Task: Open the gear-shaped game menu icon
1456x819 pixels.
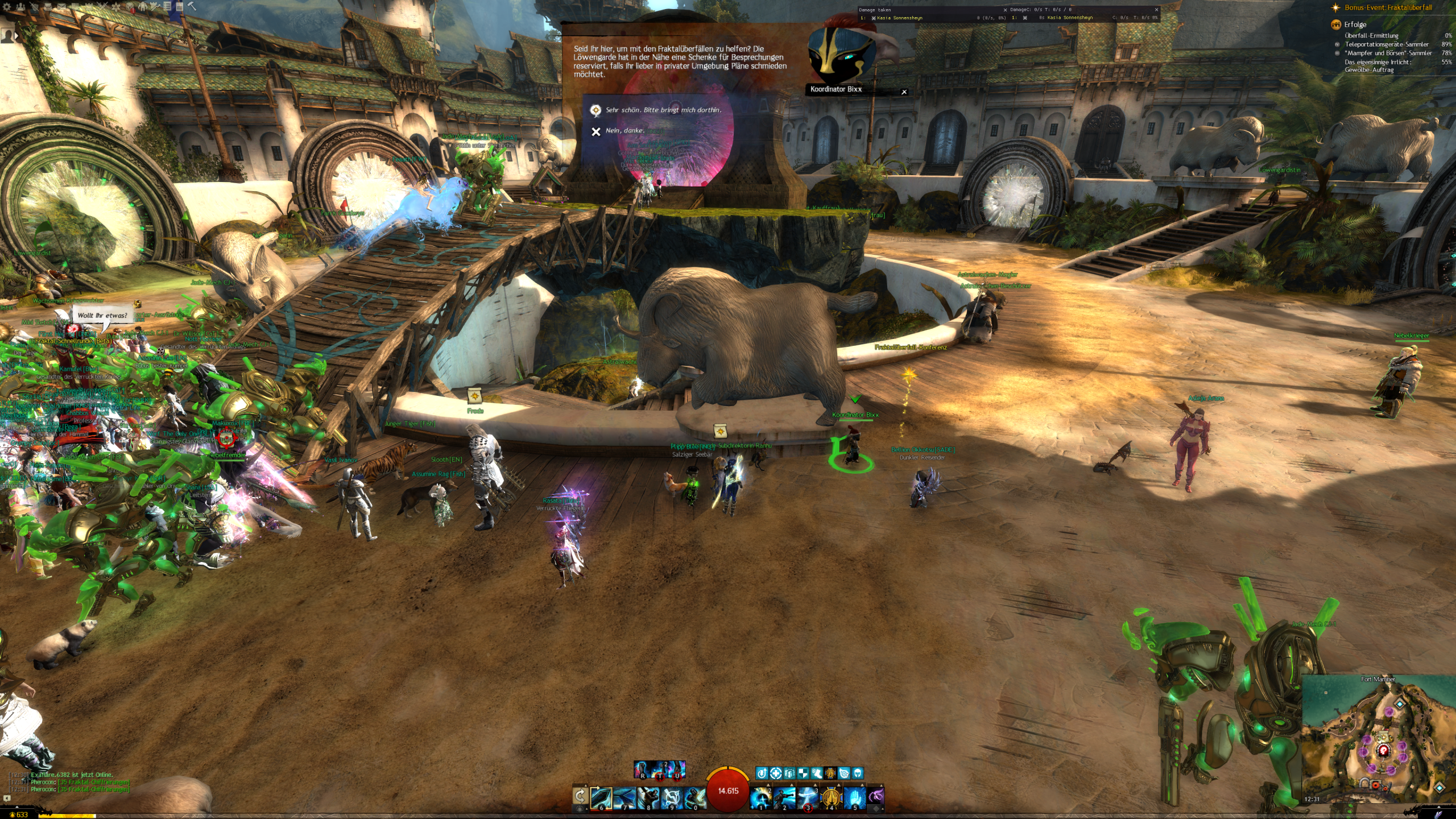Action: point(7,7)
